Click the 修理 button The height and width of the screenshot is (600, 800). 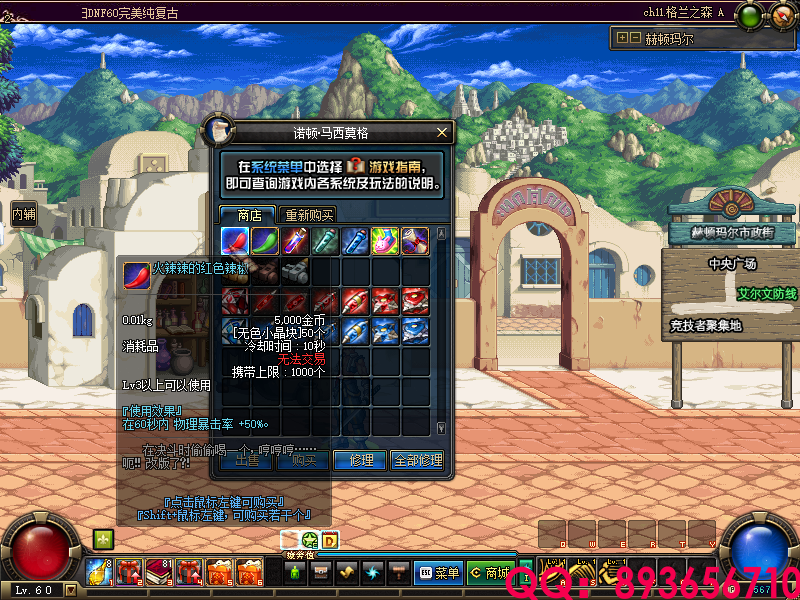coord(361,460)
